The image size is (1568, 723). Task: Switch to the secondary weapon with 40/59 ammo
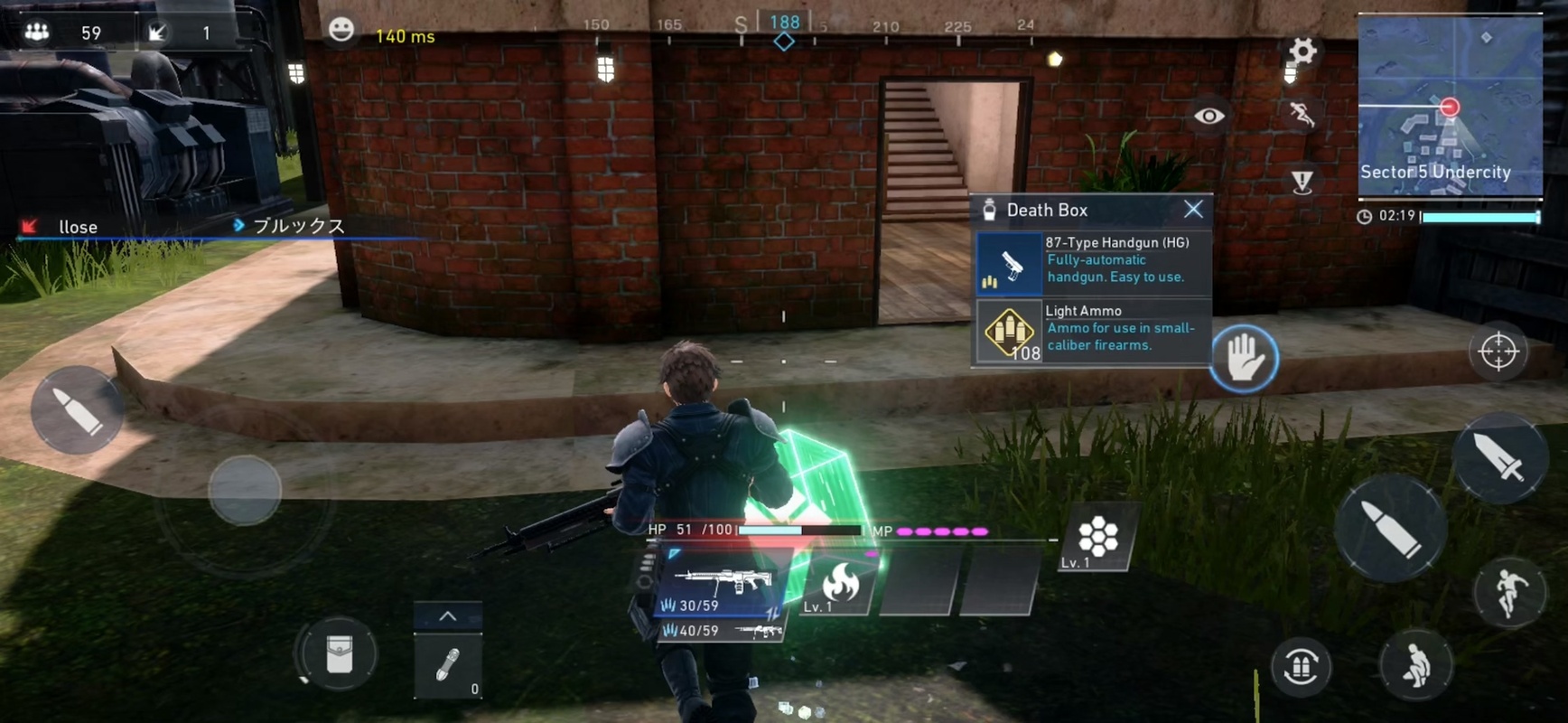[x=722, y=631]
